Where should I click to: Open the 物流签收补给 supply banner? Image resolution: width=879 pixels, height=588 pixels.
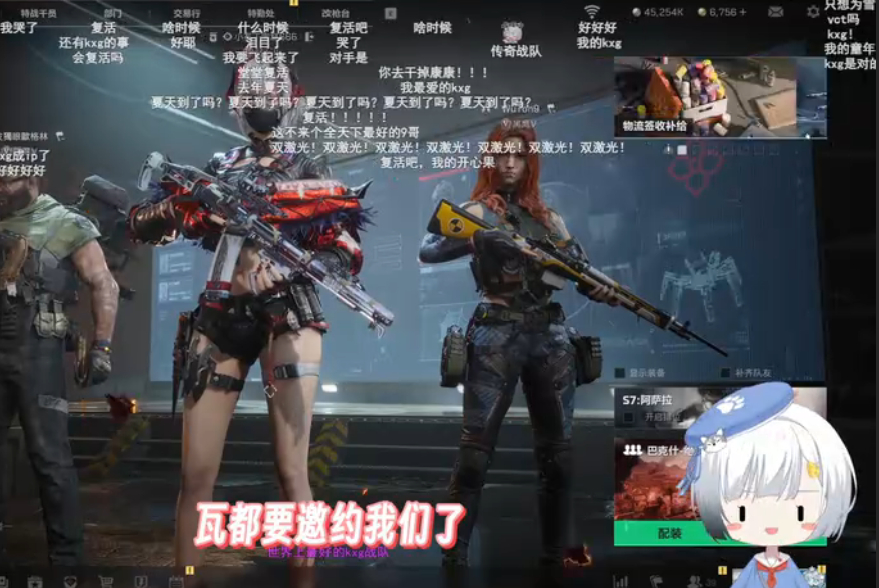pos(719,97)
